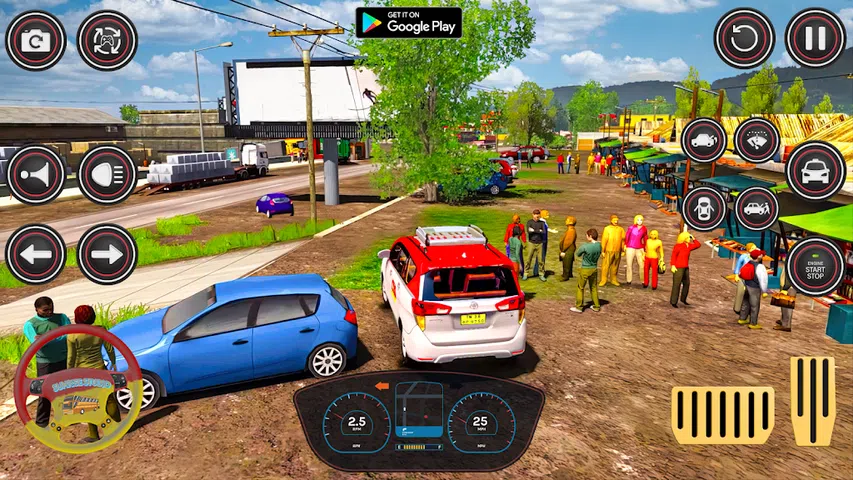Activate the left turn arrow
Image resolution: width=853 pixels, height=480 pixels.
(36, 254)
